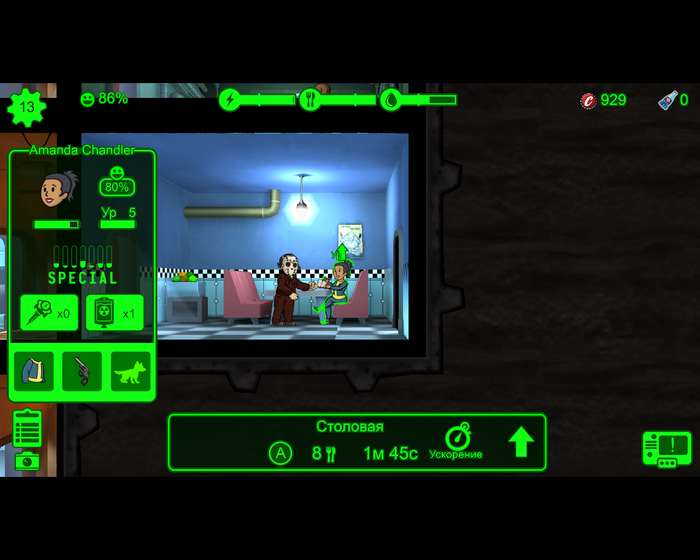Open the Pip-Boy menu
Screen dimensions: 700x560
666,449
